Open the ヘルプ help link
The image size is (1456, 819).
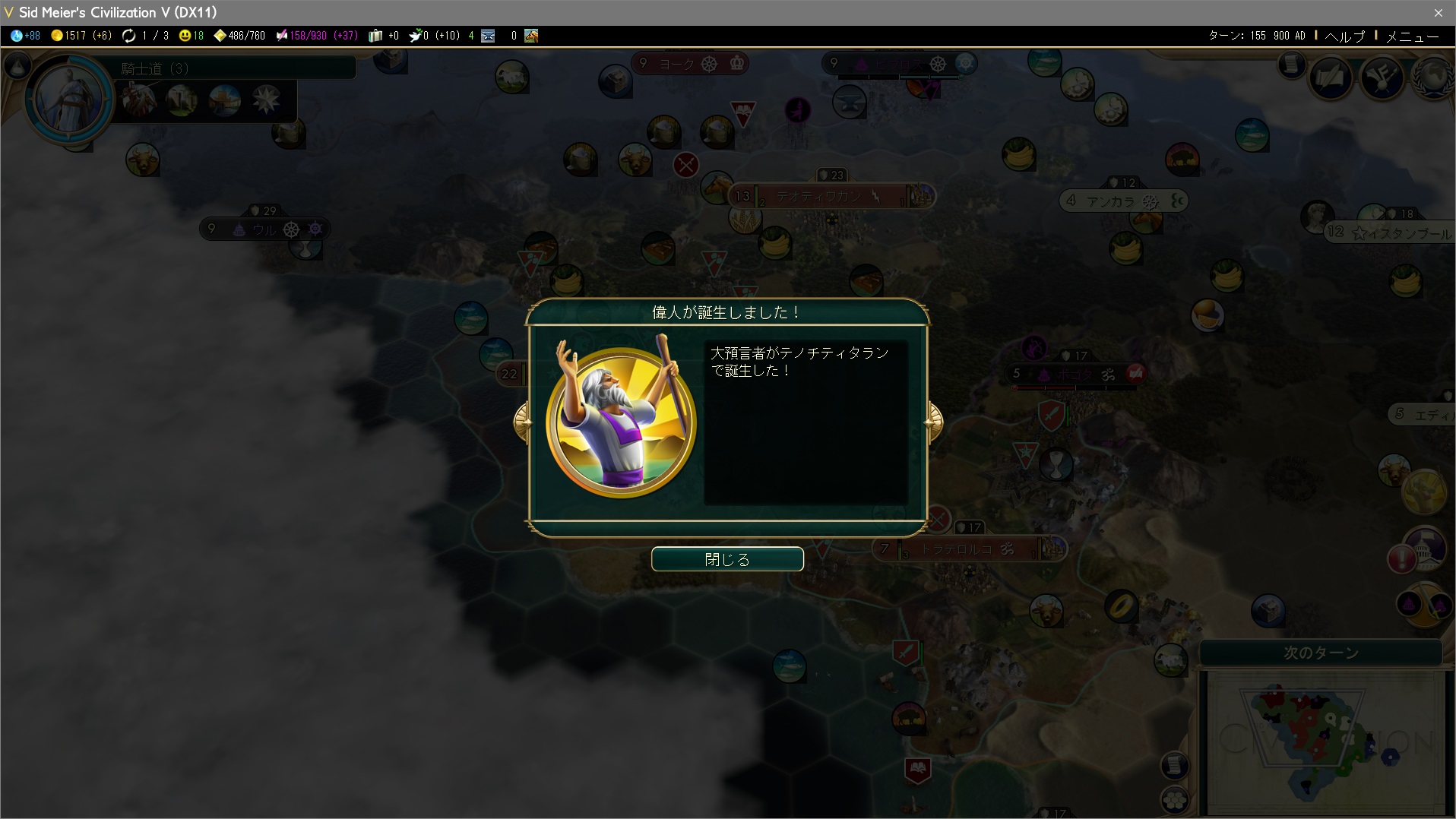click(x=1344, y=36)
